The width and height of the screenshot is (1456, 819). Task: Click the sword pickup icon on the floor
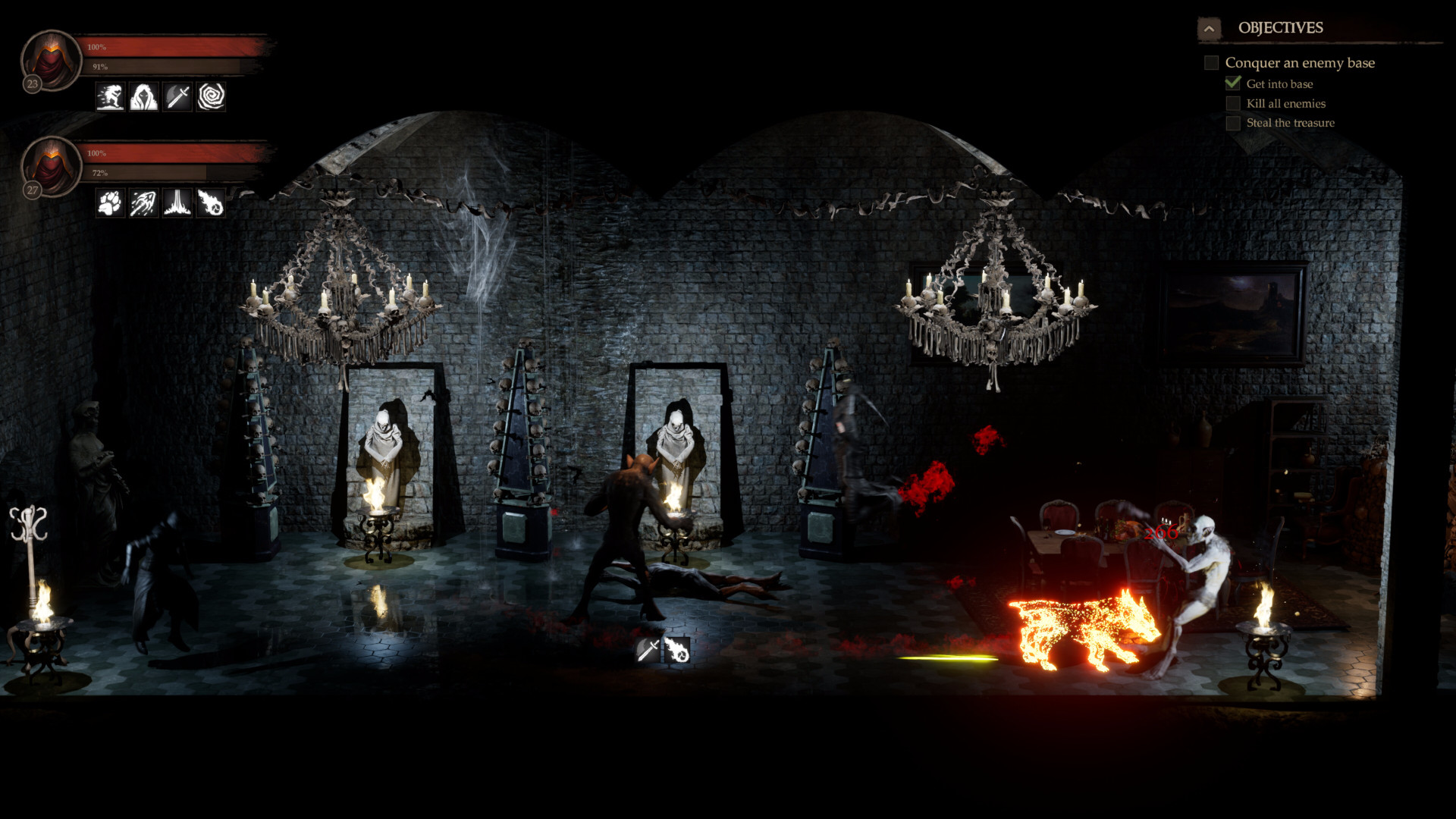click(648, 651)
